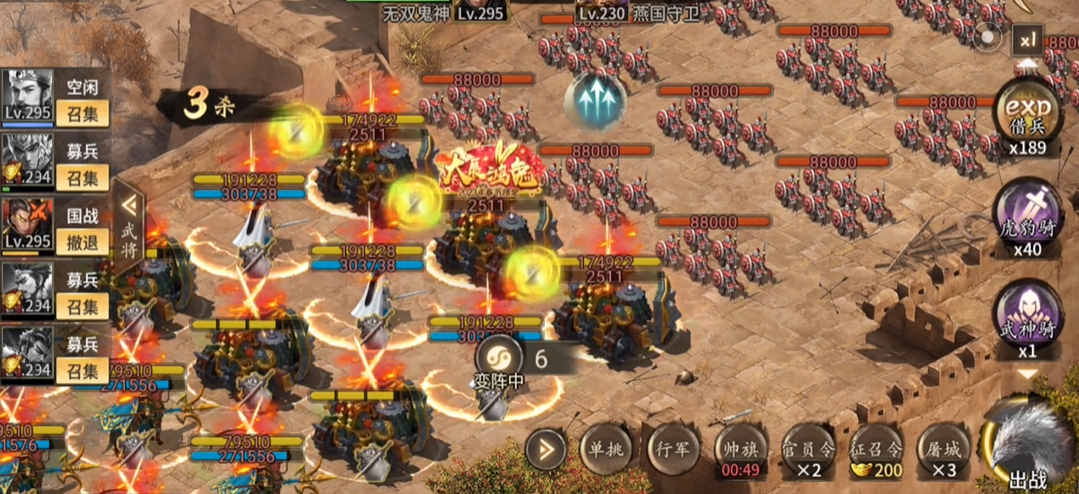Trigger the 屠城 city massacre button

pyautogui.click(x=944, y=450)
